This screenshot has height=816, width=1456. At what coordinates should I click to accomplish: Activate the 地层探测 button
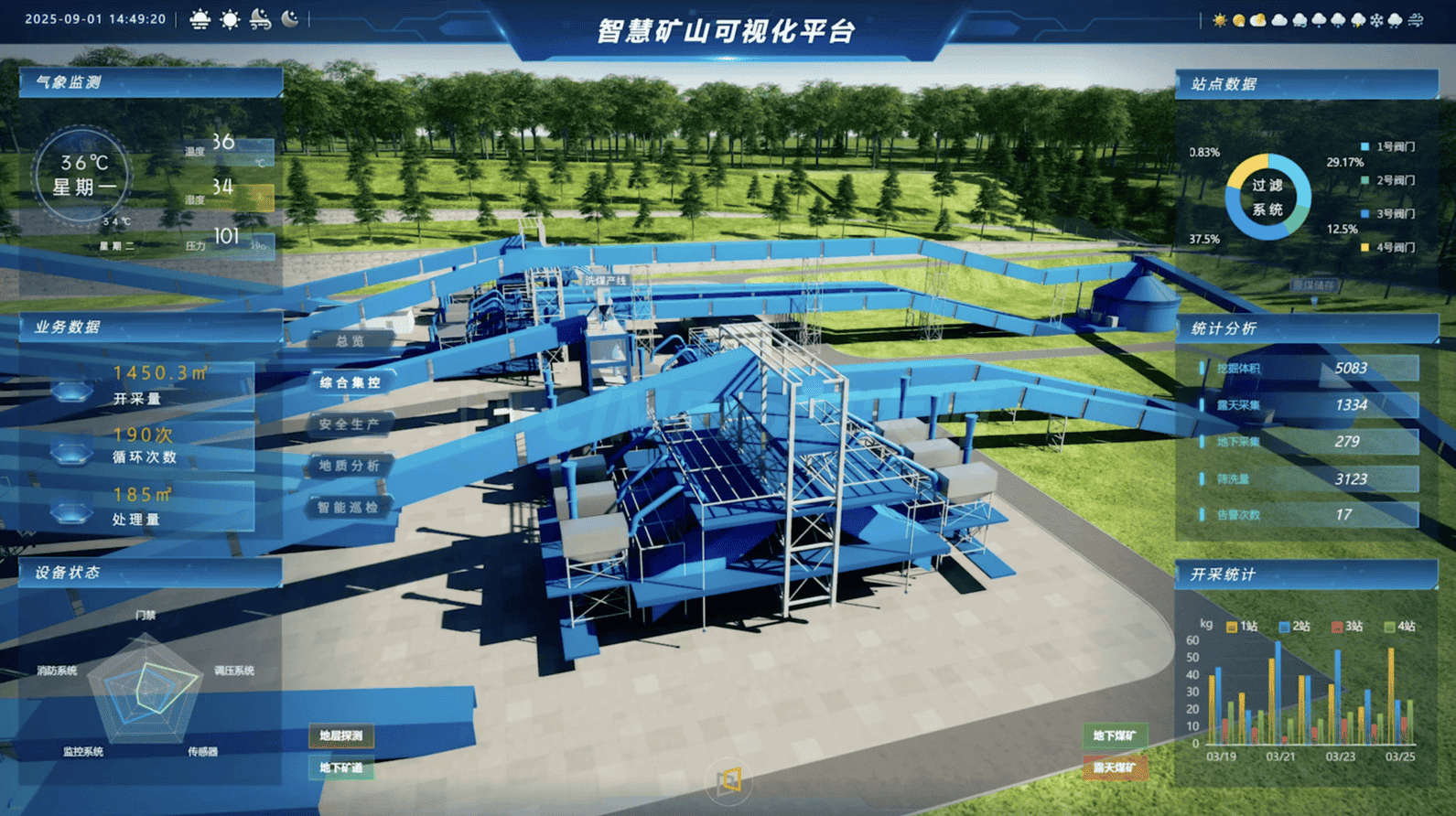pos(341,735)
